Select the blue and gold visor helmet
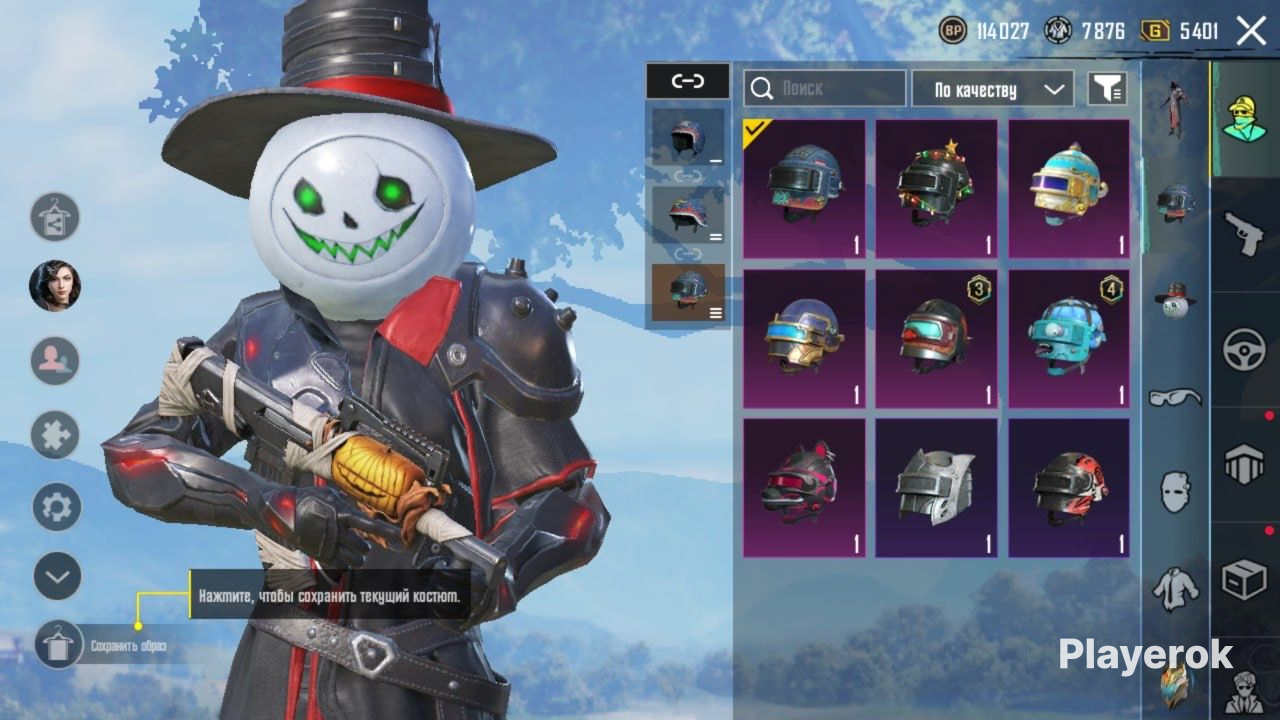The width and height of the screenshot is (1280, 720). pyautogui.click(x=804, y=339)
